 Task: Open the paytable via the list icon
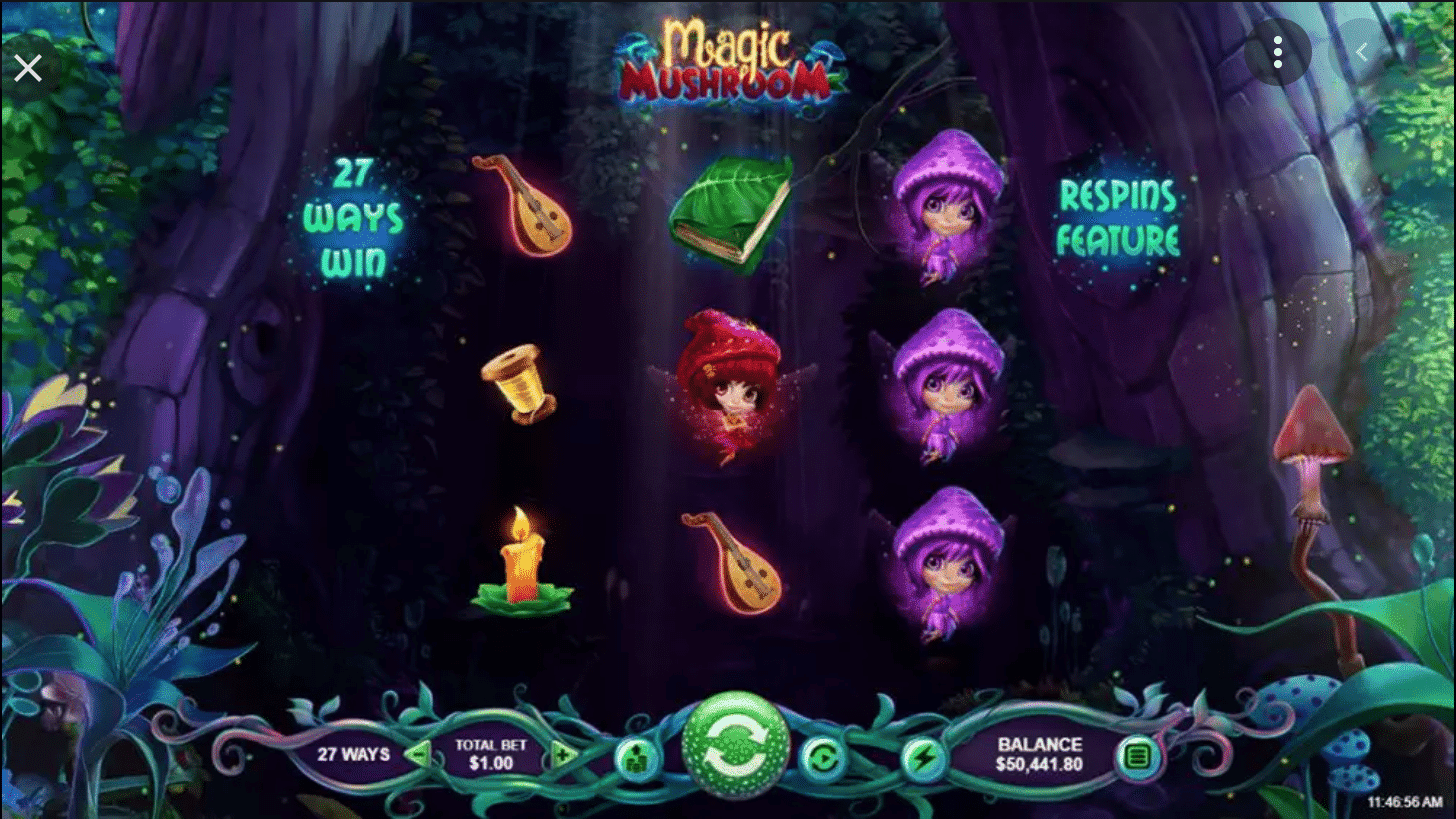pos(1139,757)
